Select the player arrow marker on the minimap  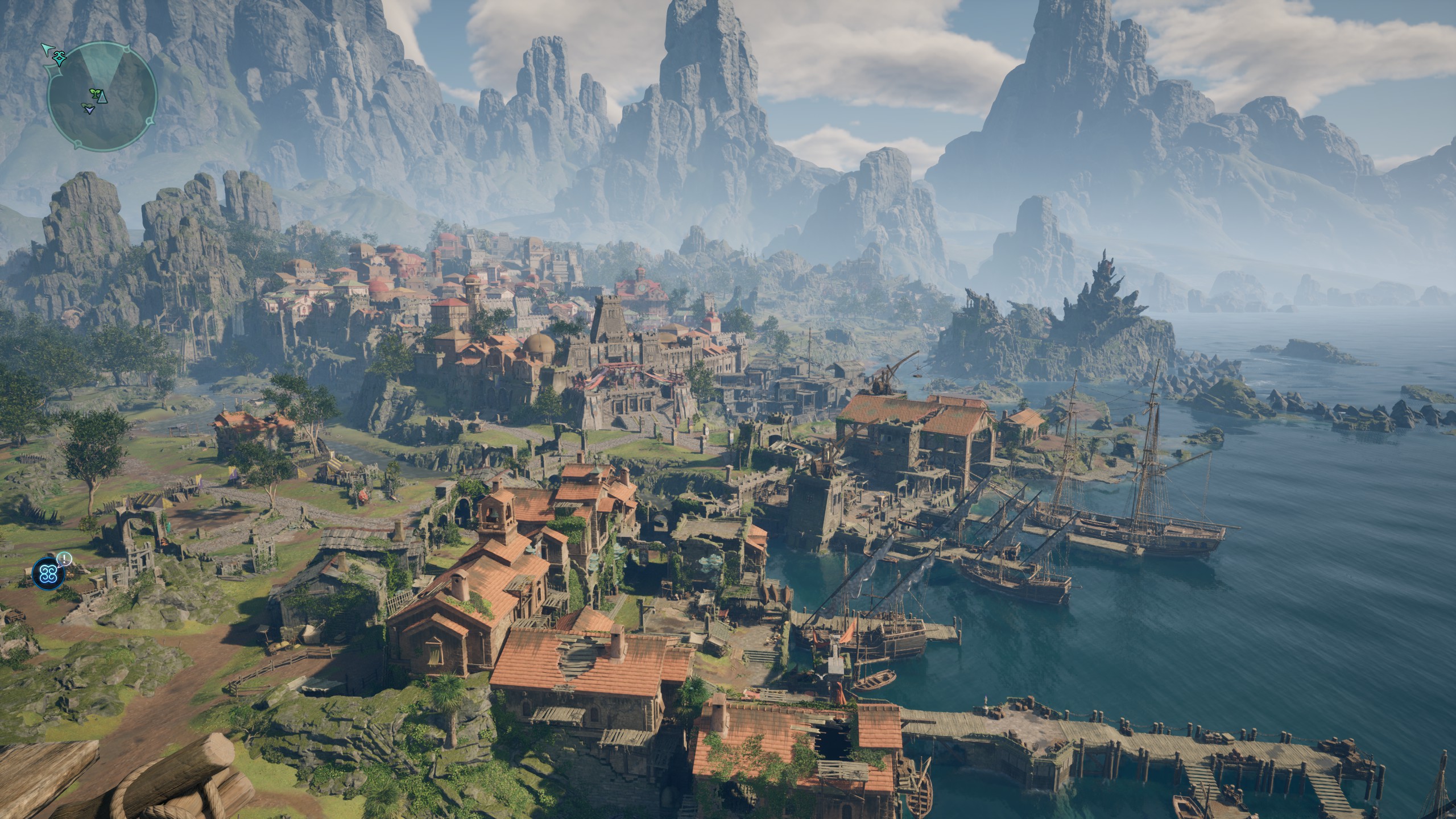48,50
